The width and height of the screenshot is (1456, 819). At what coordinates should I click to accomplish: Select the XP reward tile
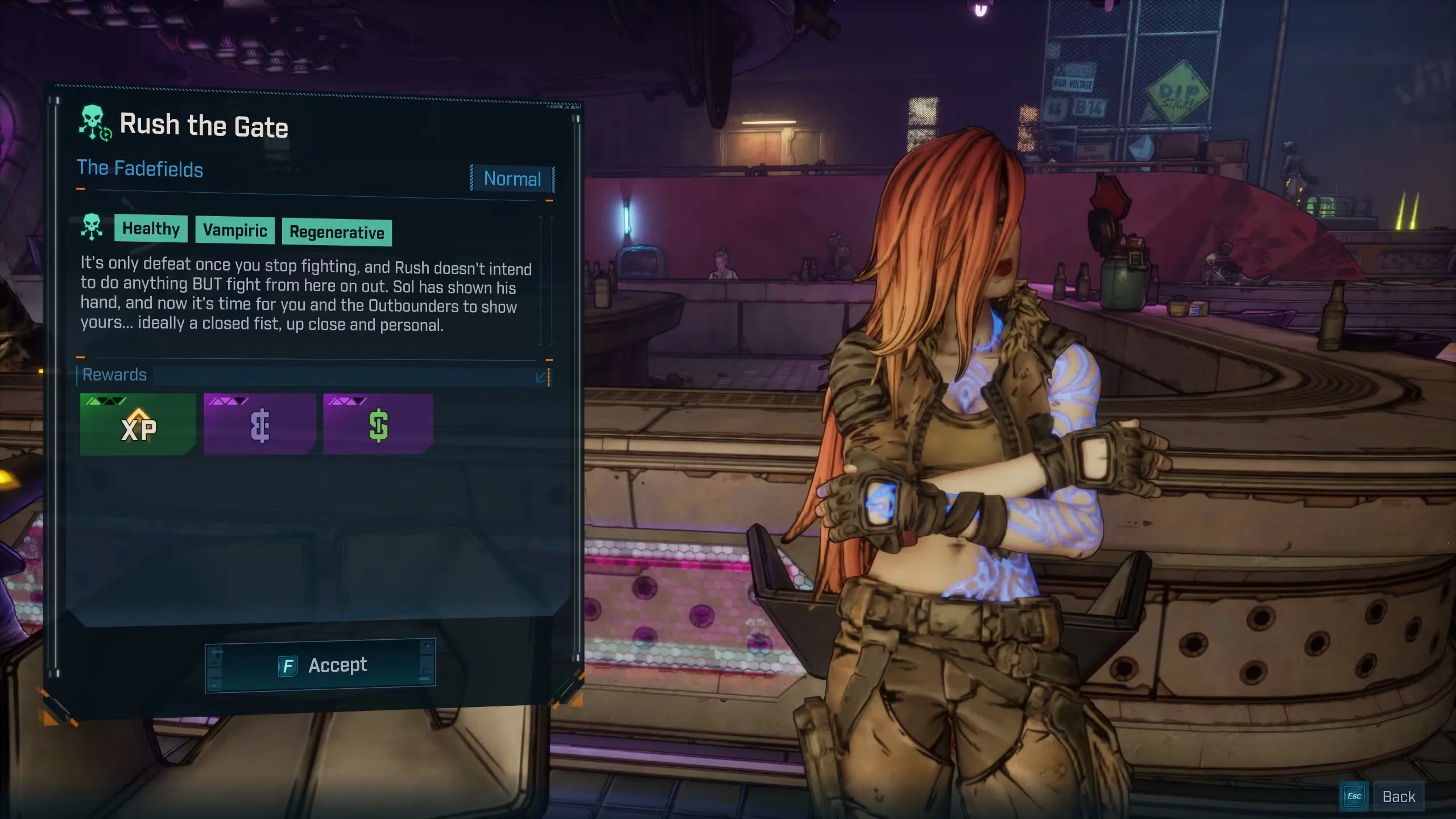pyautogui.click(x=138, y=424)
